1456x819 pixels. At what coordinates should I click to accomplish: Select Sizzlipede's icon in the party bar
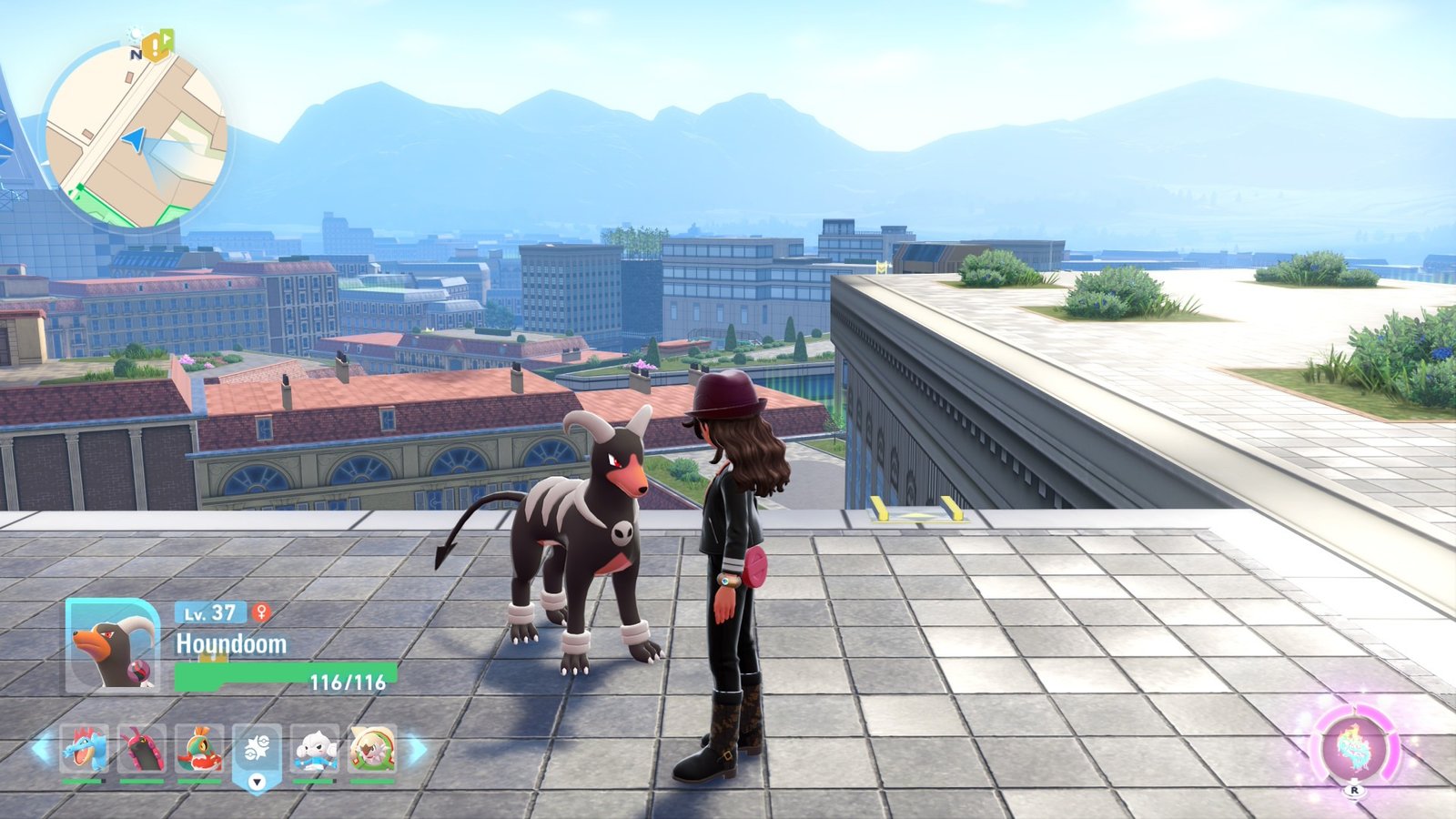click(x=141, y=748)
